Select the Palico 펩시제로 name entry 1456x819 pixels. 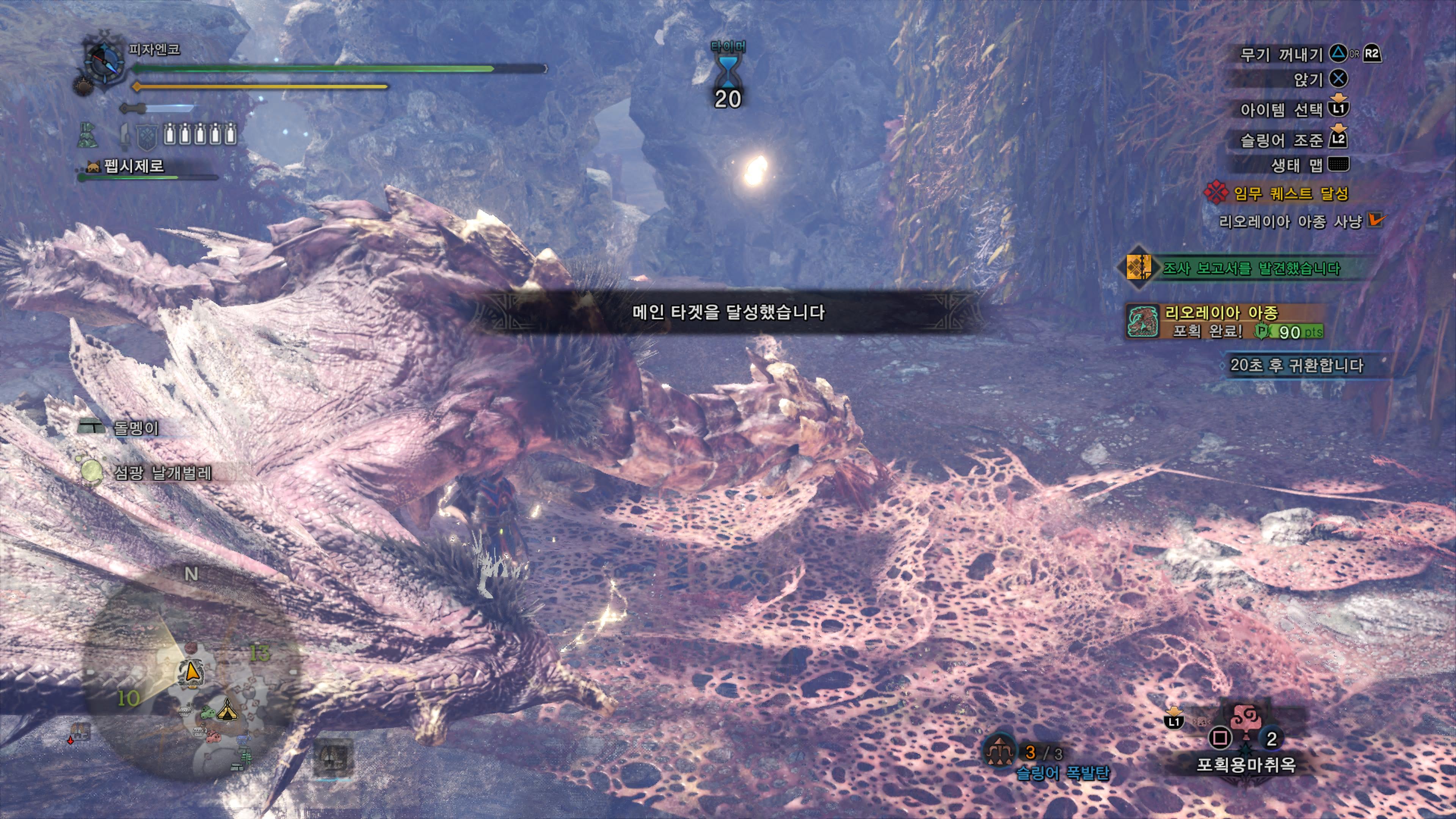[x=133, y=166]
